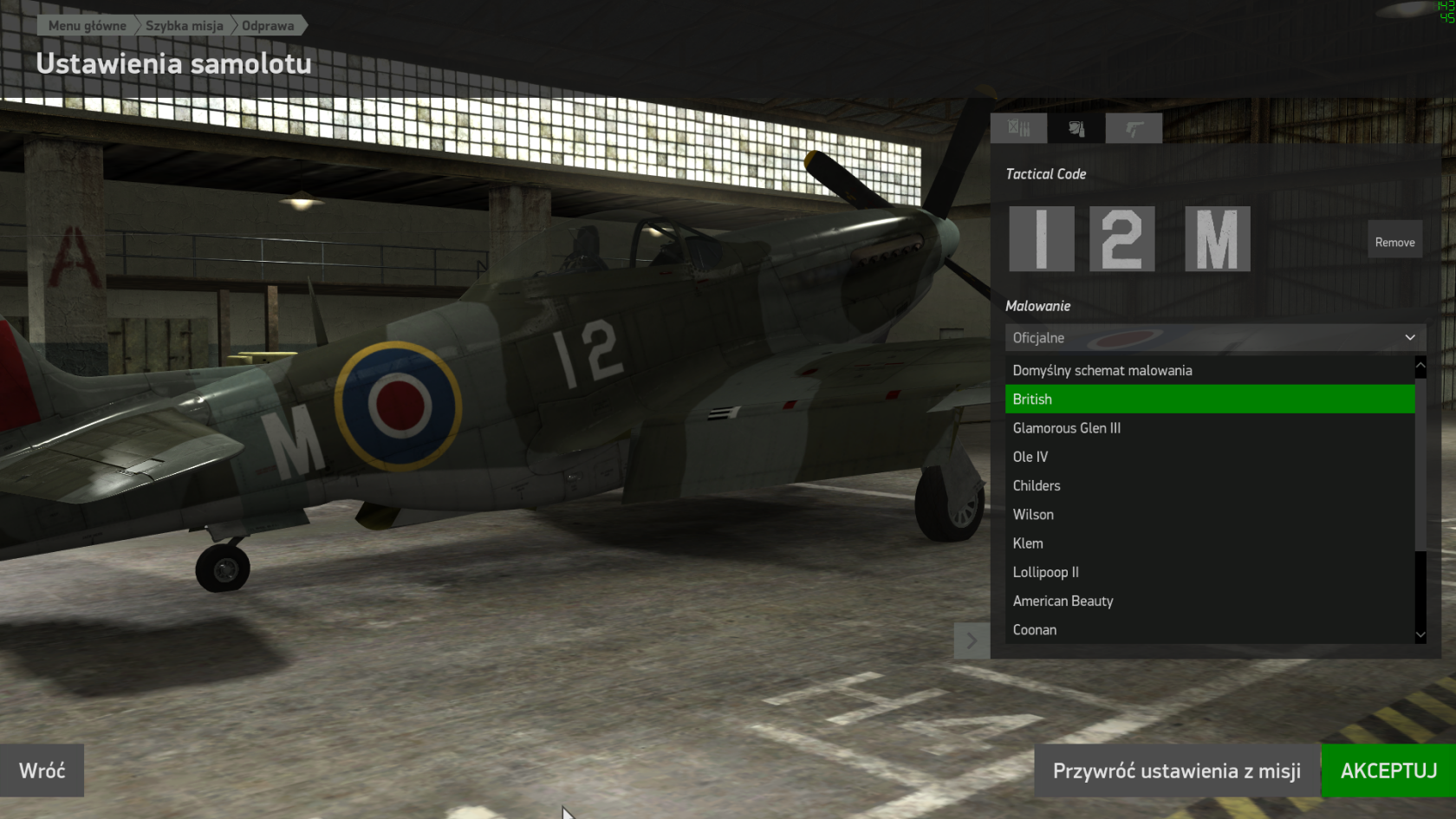Image resolution: width=1456 pixels, height=819 pixels.
Task: Click the AKCEPTUJ button
Action: coord(1388,770)
